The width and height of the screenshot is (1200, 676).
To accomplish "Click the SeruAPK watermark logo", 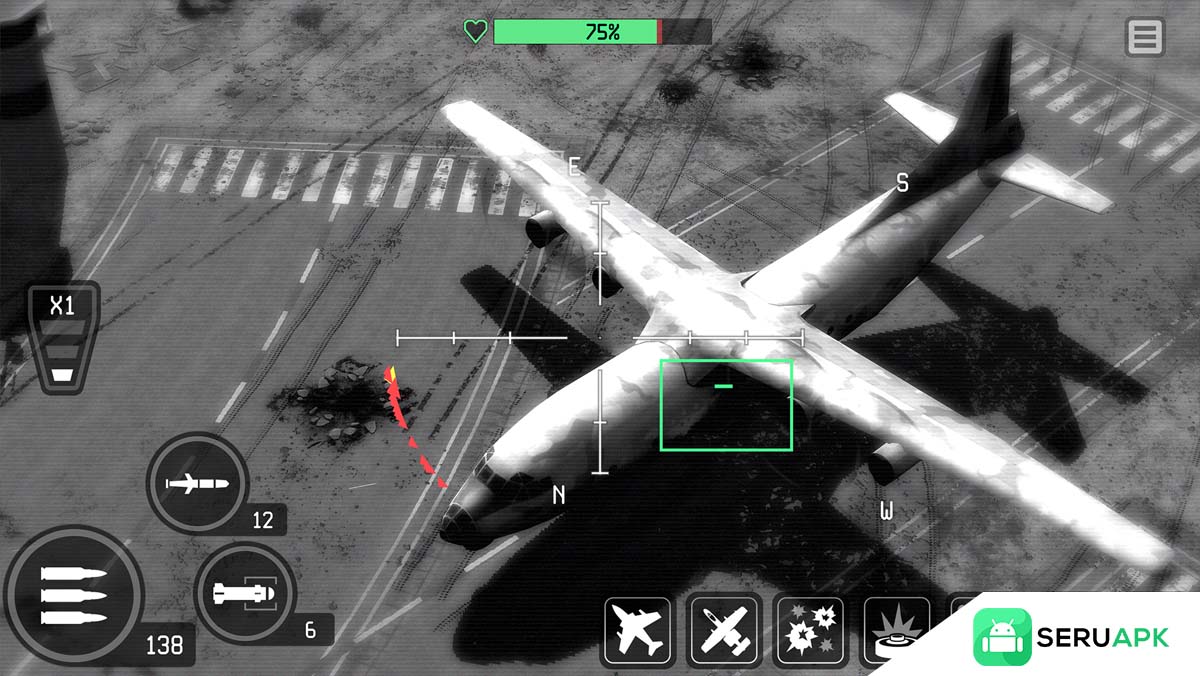I will tap(1070, 637).
